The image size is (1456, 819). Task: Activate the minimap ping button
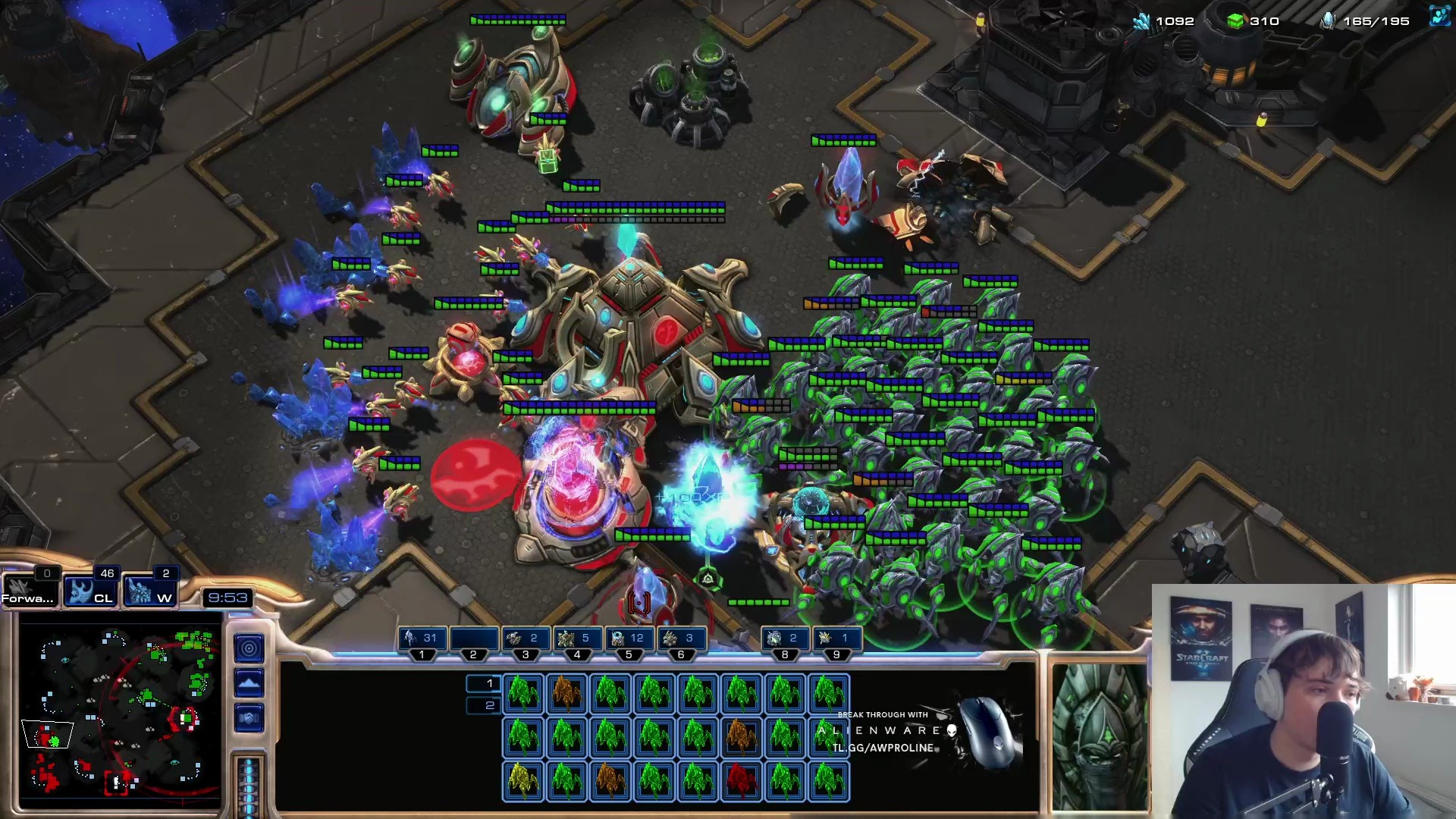tap(249, 648)
